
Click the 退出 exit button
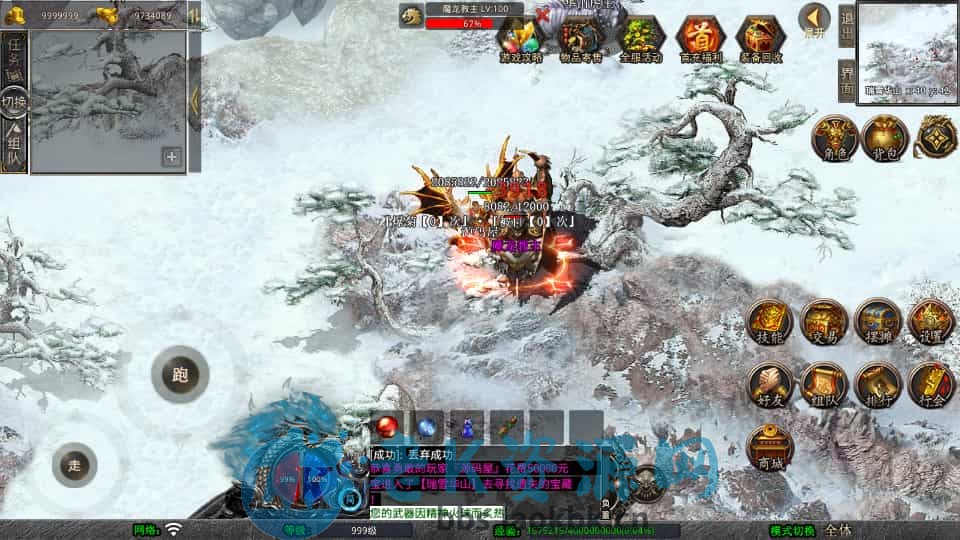click(846, 26)
